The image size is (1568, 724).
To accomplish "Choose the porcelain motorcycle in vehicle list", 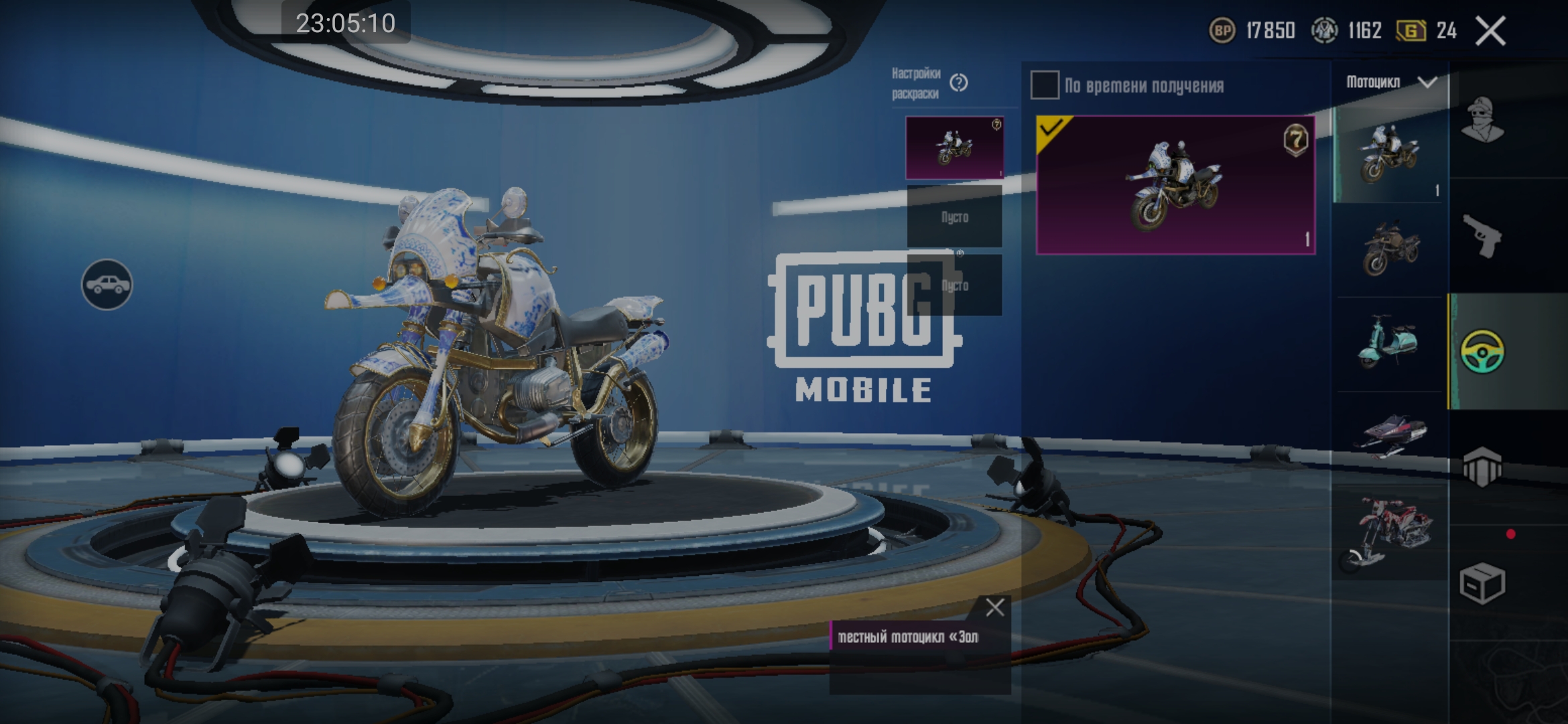I will 1388,154.
